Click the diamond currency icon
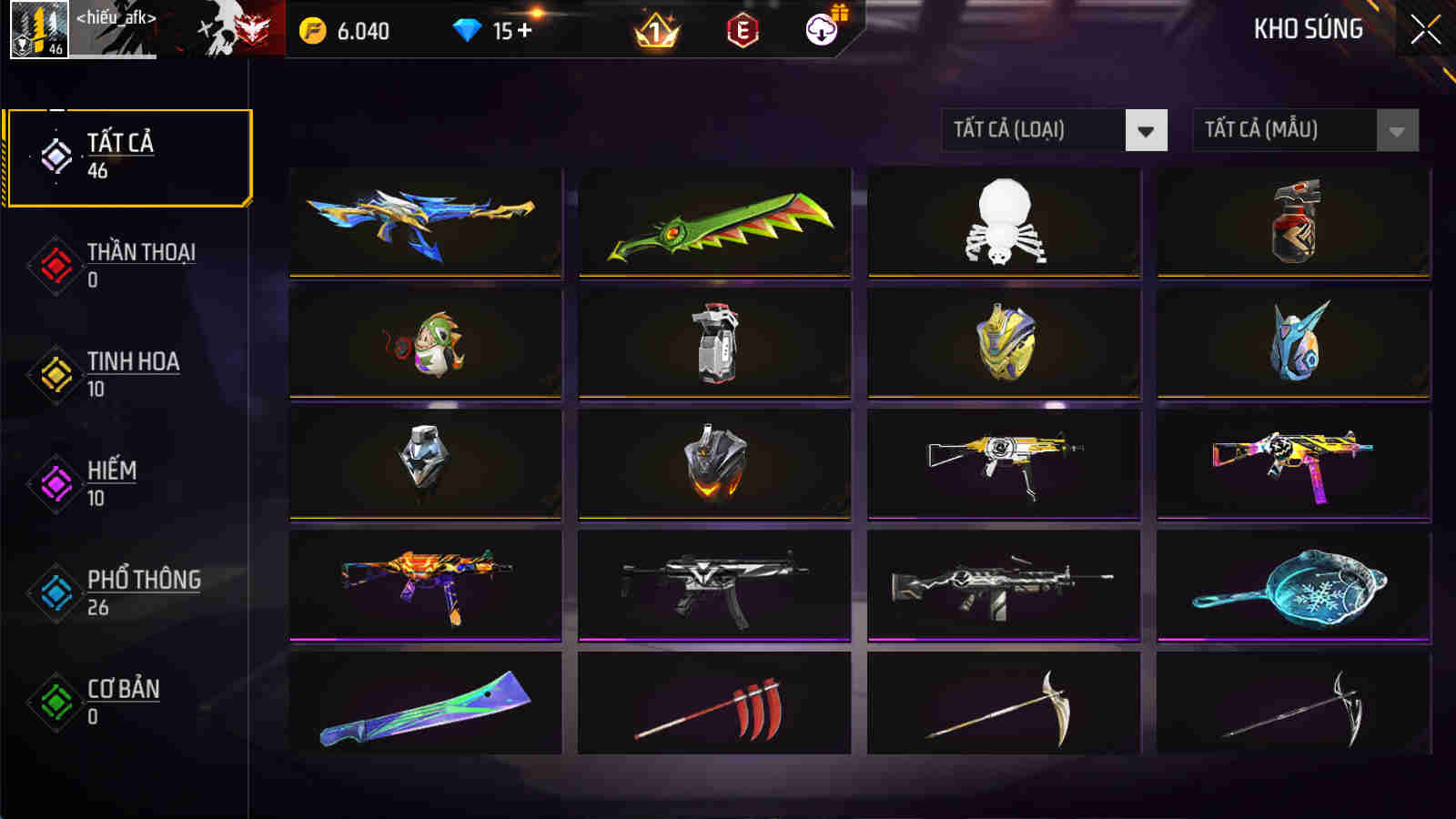Viewport: 1456px width, 819px height. (467, 27)
